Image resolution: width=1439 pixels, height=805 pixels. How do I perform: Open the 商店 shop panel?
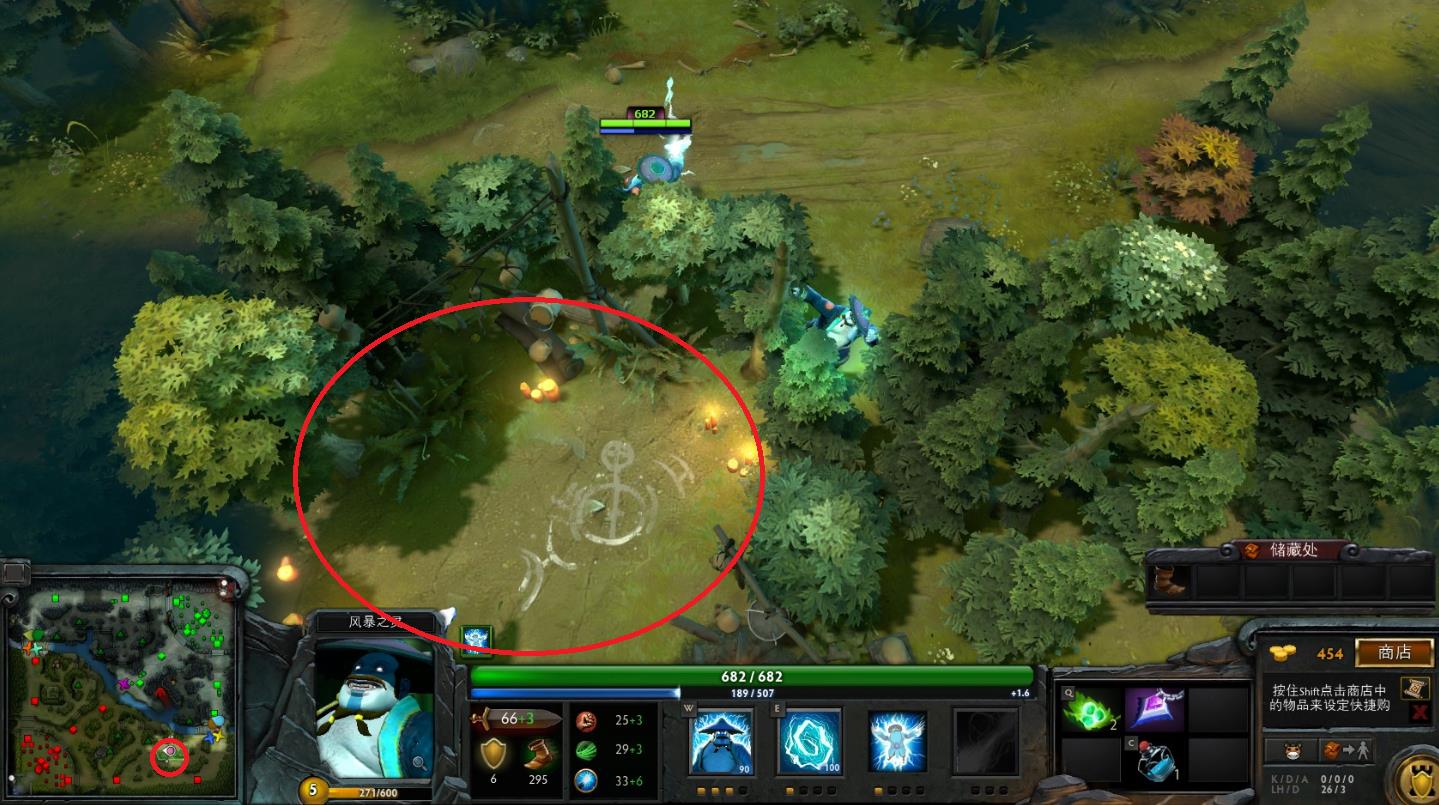[x=1393, y=652]
